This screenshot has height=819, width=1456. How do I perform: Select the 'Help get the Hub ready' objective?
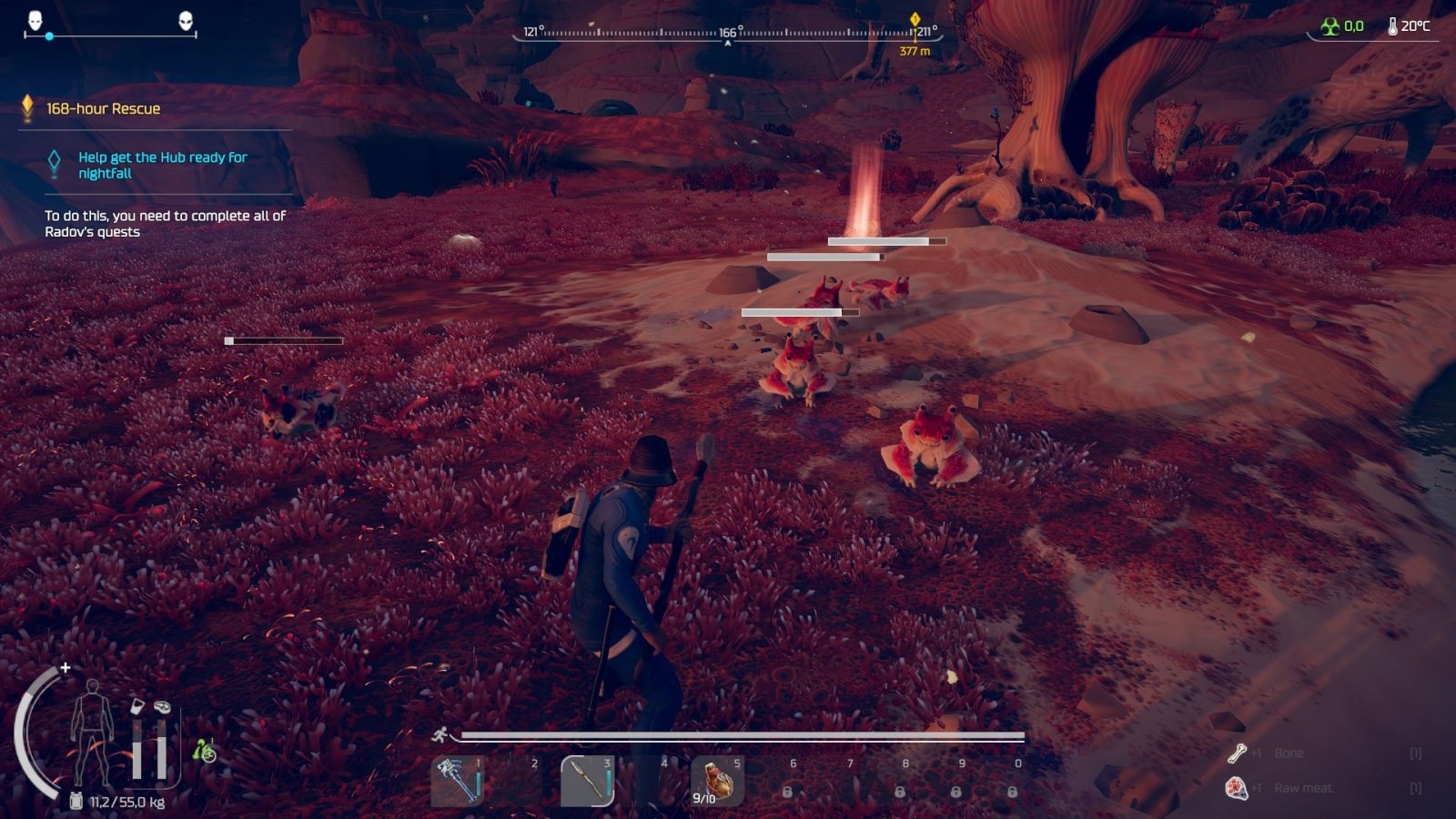[162, 165]
